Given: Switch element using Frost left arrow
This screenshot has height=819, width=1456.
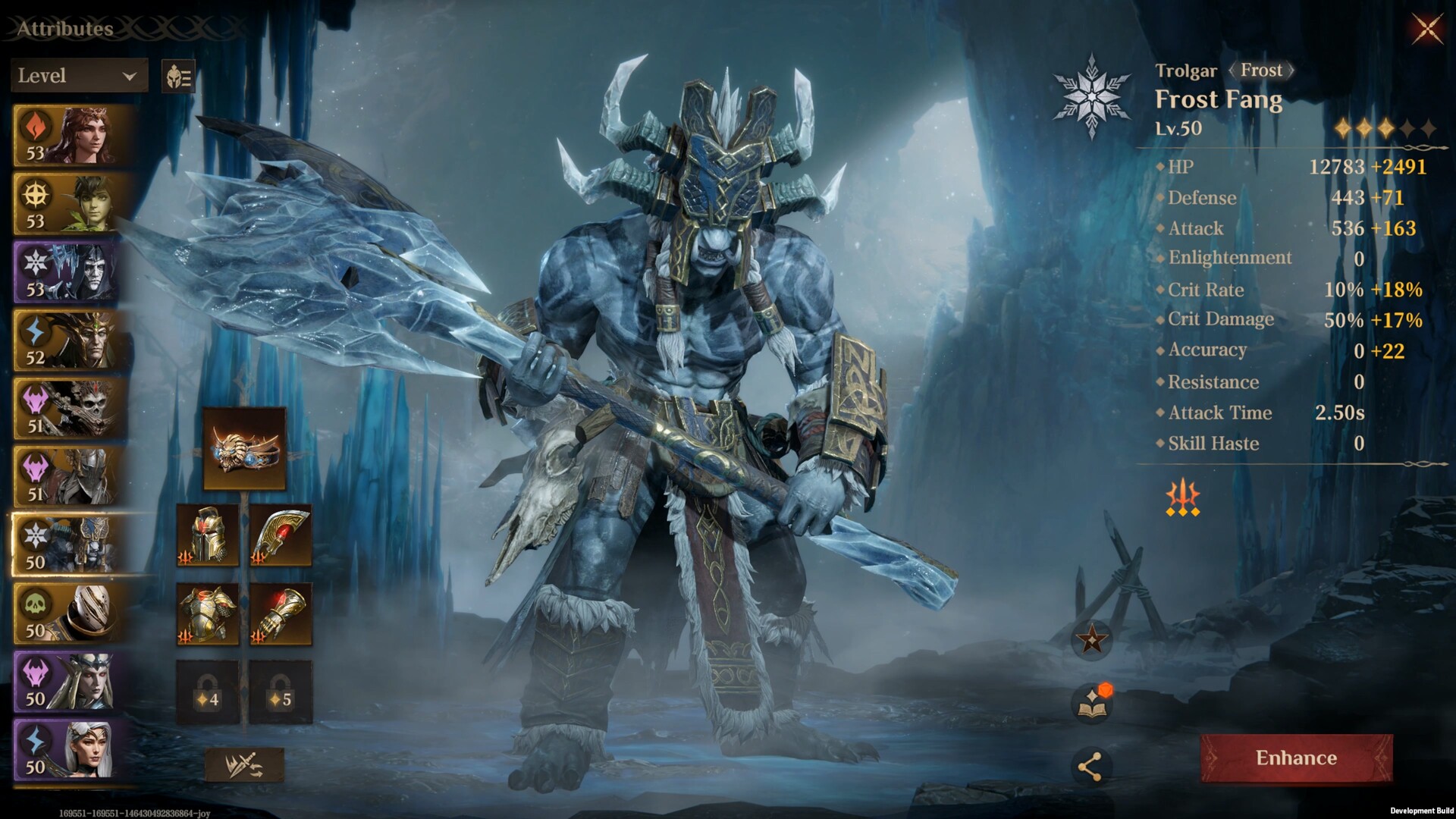Looking at the screenshot, I should click(1233, 70).
